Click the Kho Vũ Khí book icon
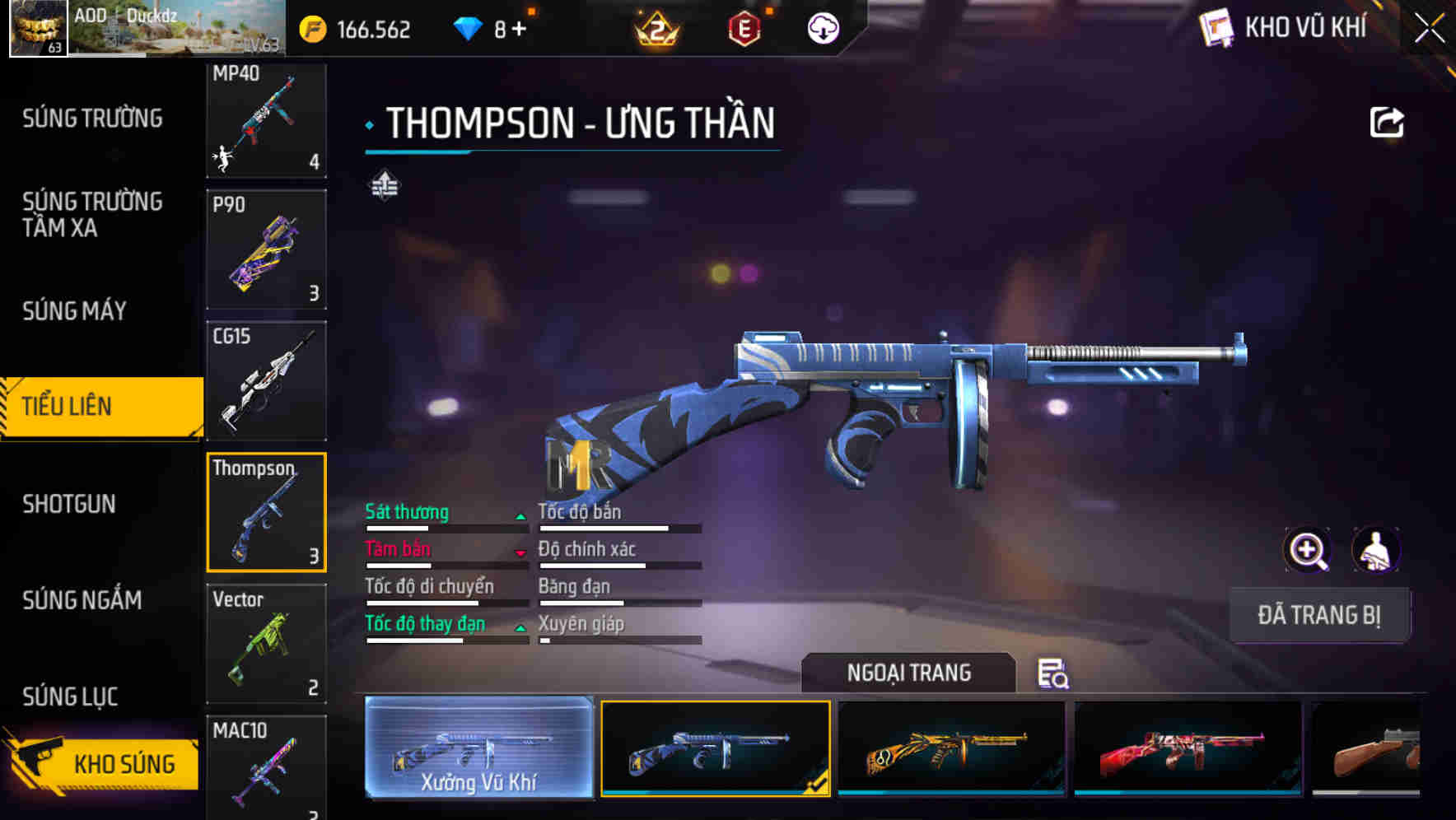The width and height of the screenshot is (1456, 820). point(1219,26)
